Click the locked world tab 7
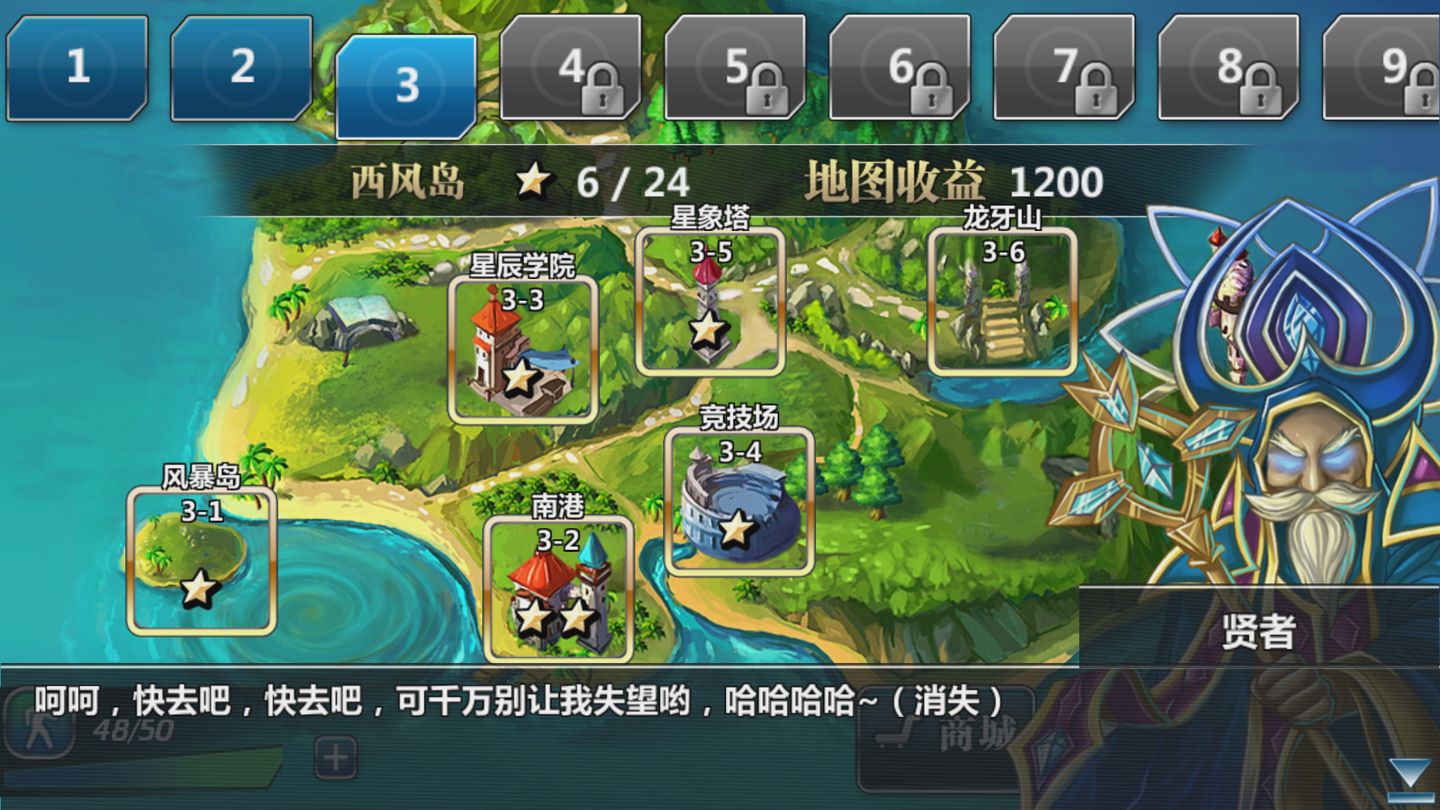1440x810 pixels. click(1064, 67)
